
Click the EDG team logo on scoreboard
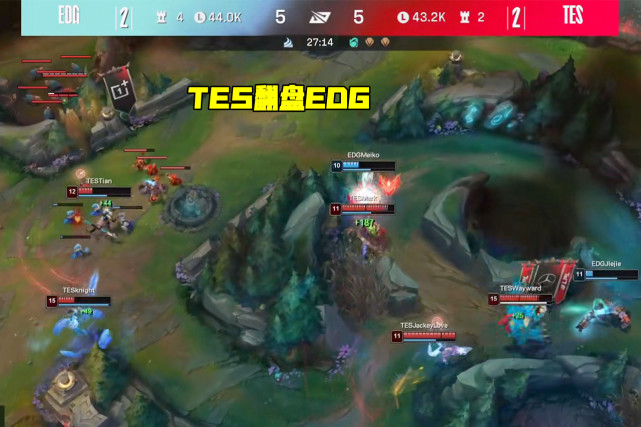(69, 16)
